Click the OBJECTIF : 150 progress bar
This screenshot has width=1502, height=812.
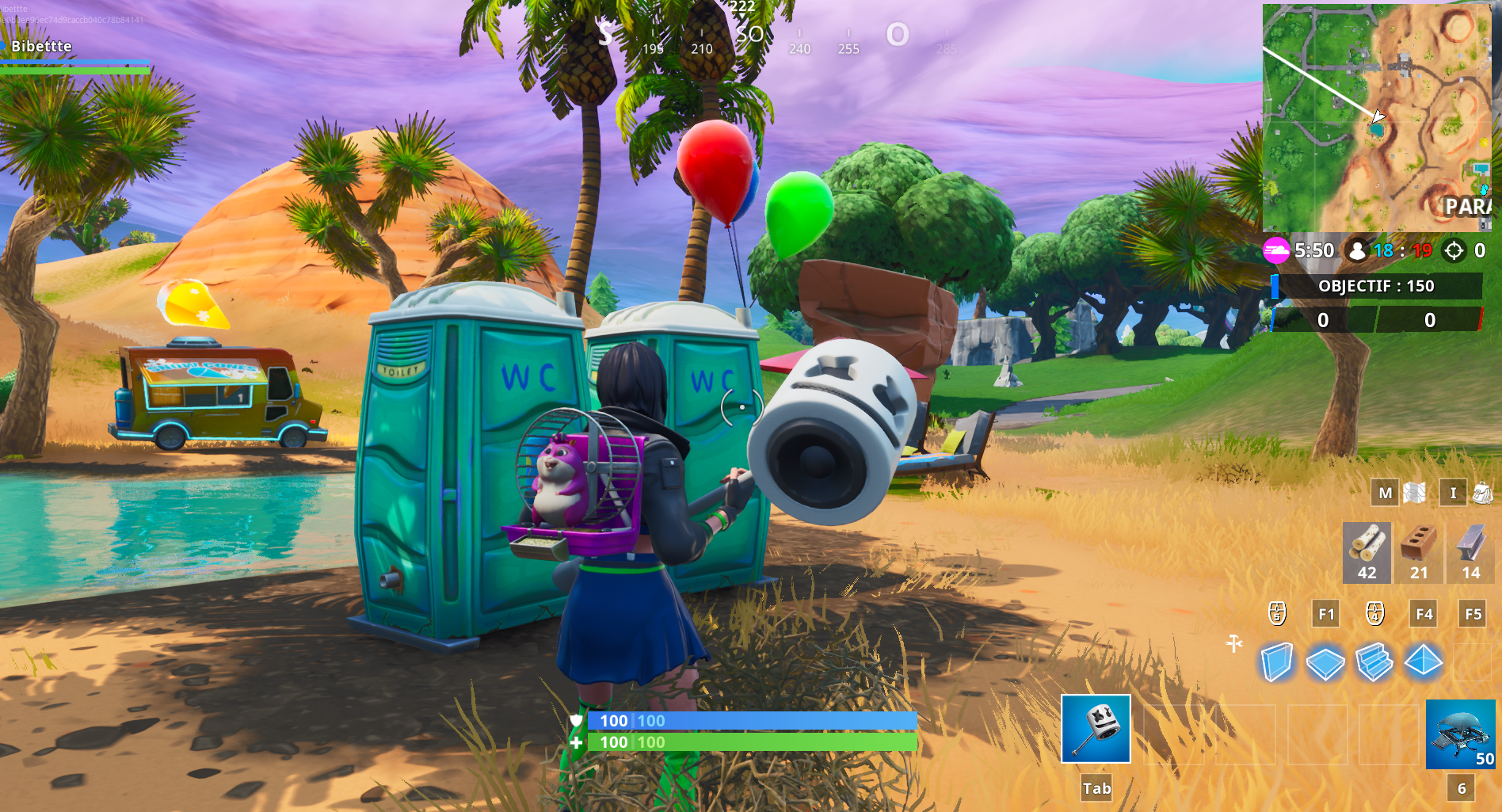[1375, 288]
